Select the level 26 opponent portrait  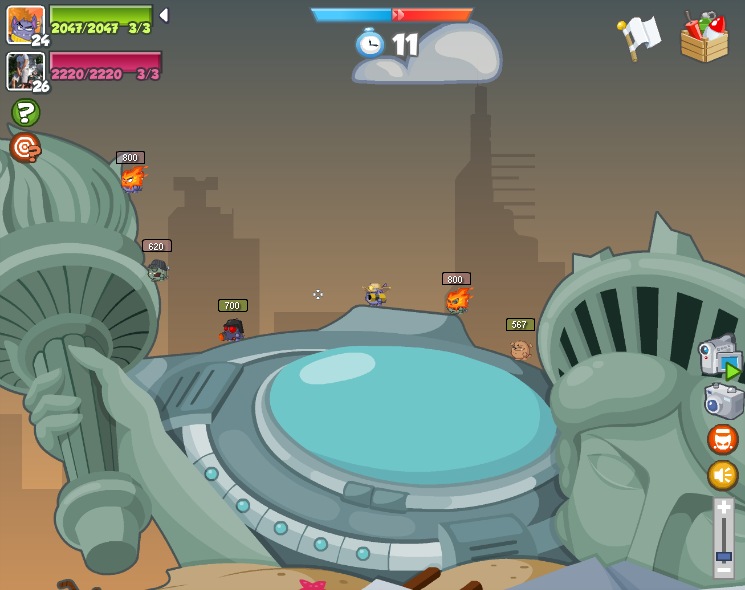tap(25, 70)
